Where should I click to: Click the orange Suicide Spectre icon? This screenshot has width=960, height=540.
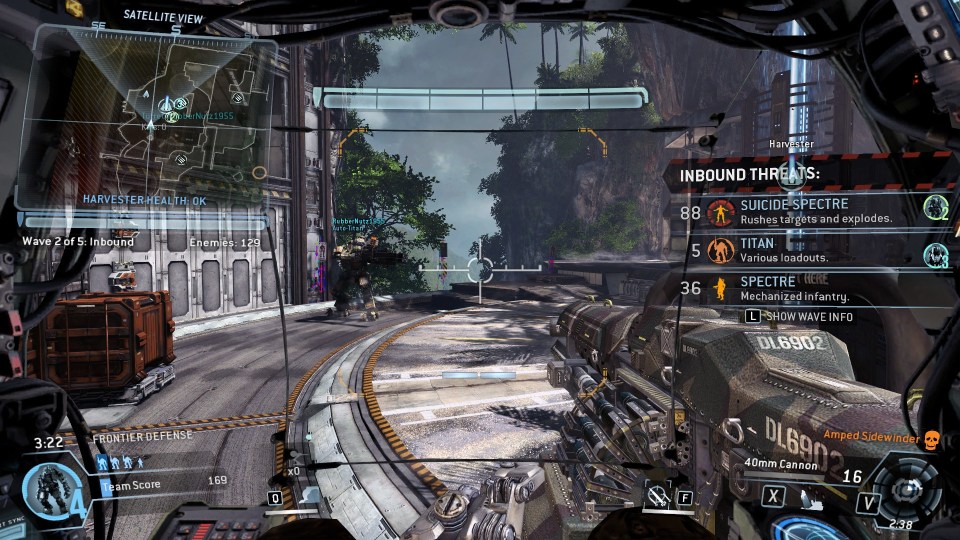[720, 212]
